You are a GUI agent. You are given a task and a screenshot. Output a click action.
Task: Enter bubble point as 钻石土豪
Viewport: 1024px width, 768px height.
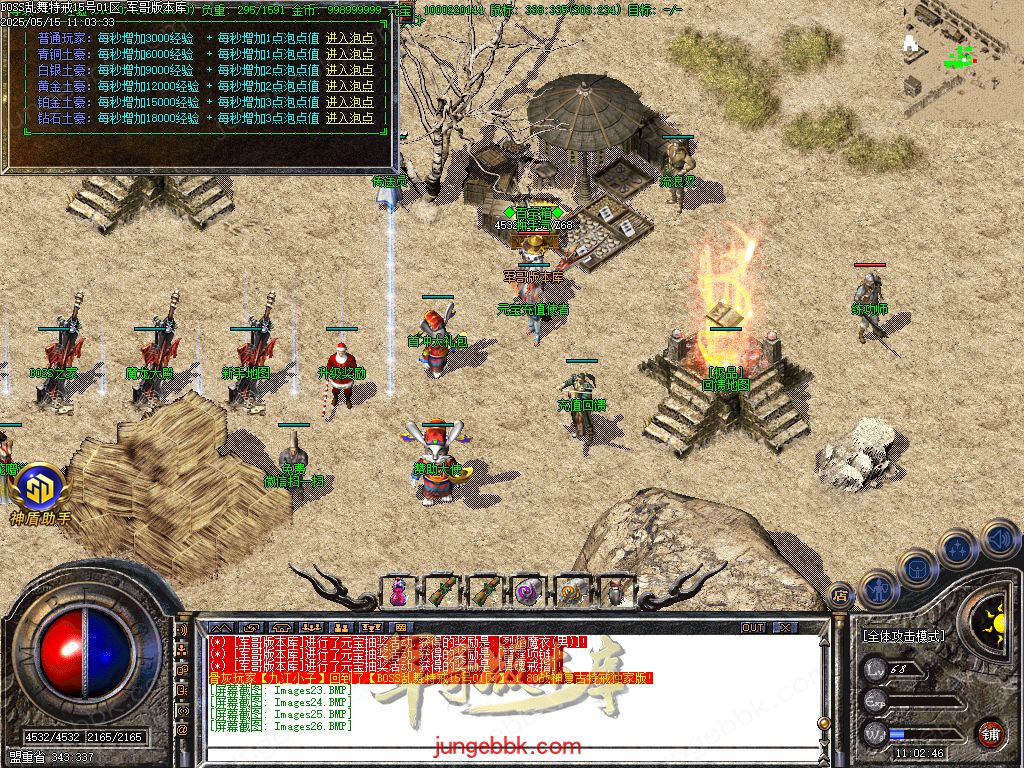(x=349, y=118)
